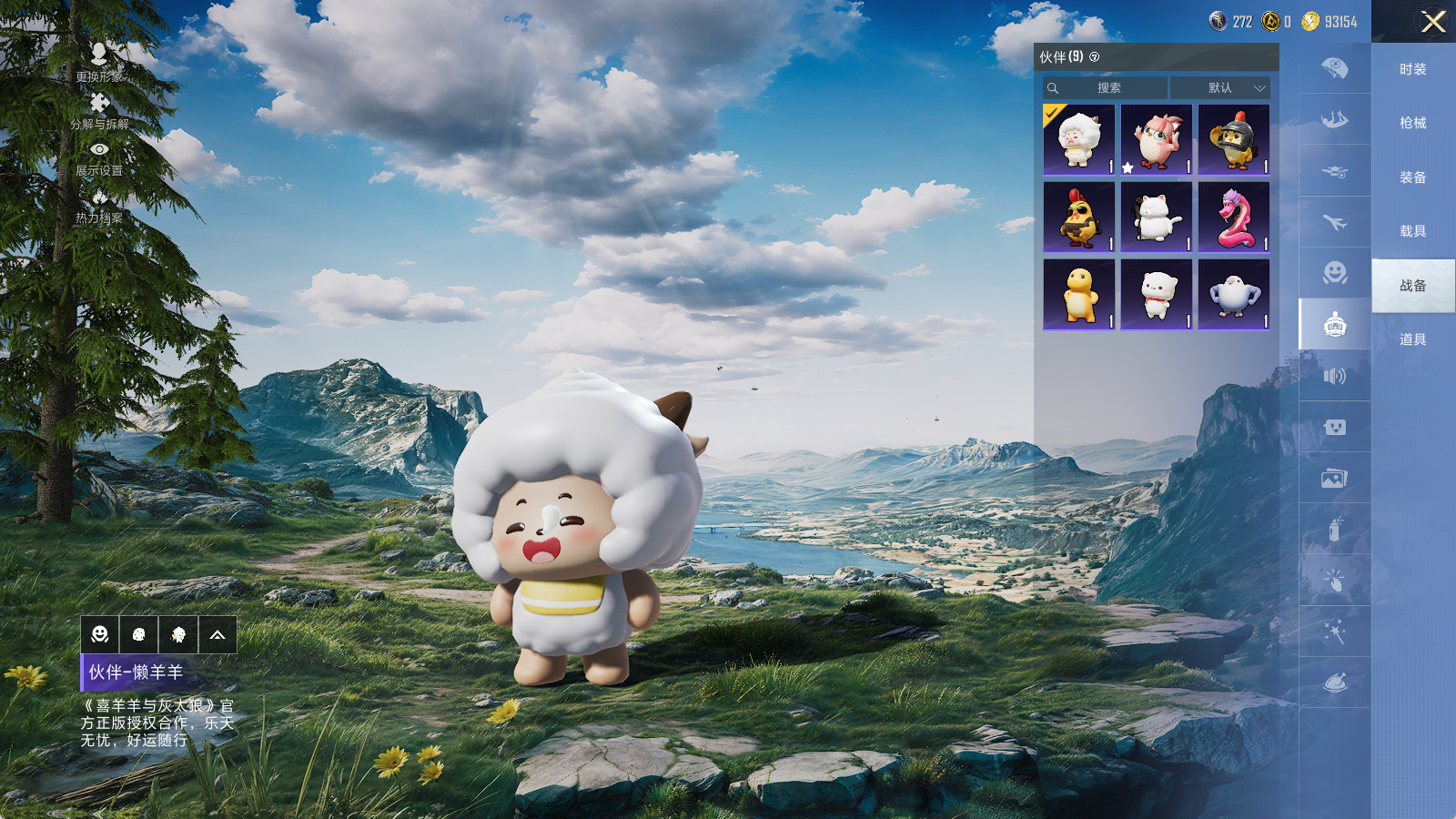This screenshot has width=1456, height=819.
Task: Choose the yellow duck companion thumbnail
Action: click(1078, 295)
